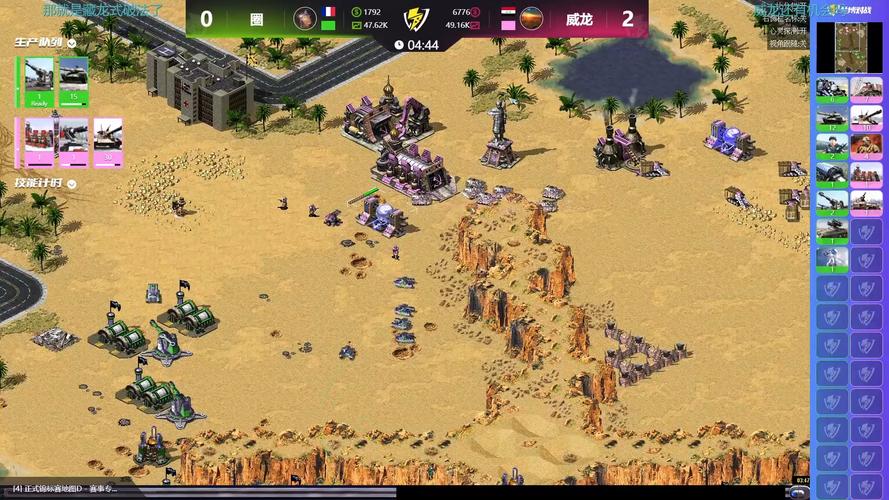
Task: Pick the pink soldier portrait showing 4
Action: 866,146
